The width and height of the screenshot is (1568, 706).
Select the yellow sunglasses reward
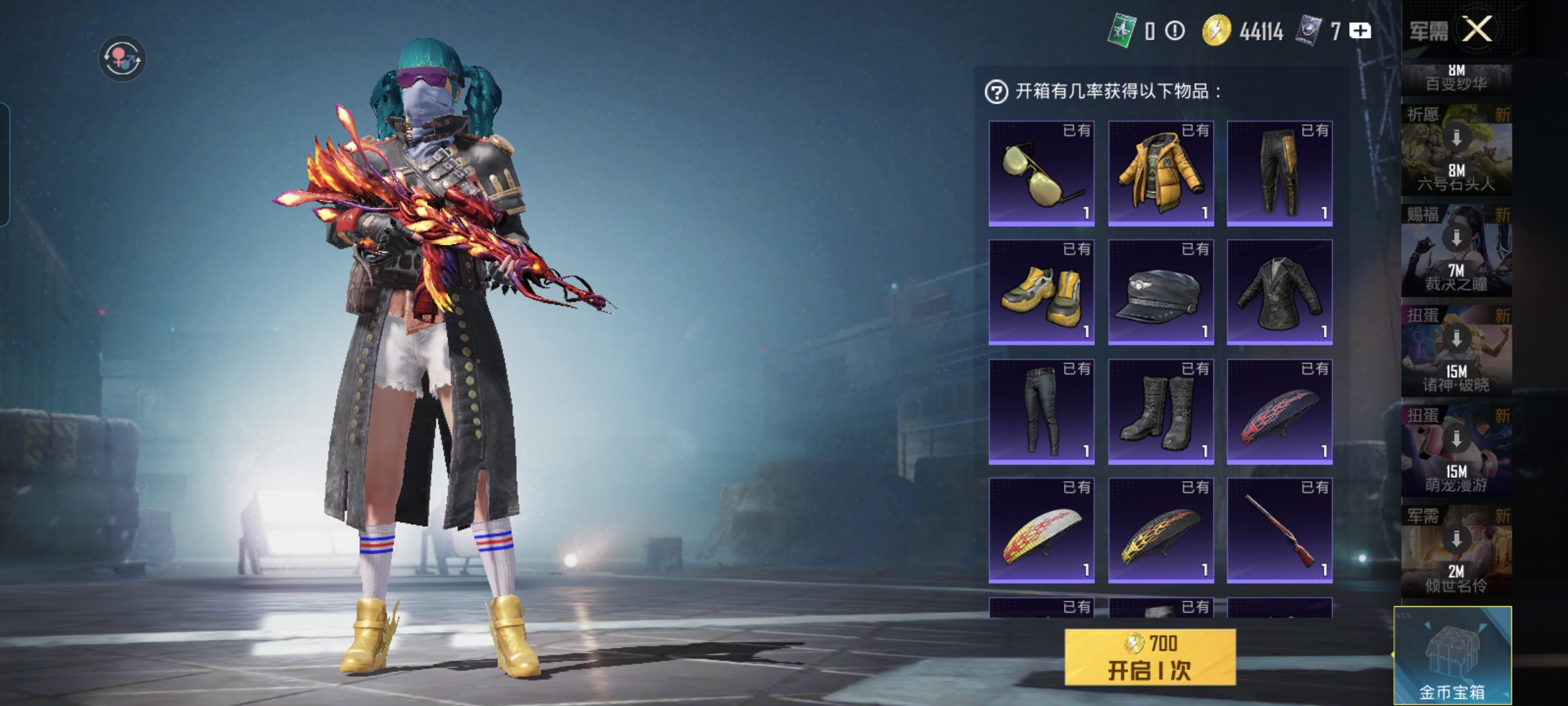(1041, 173)
